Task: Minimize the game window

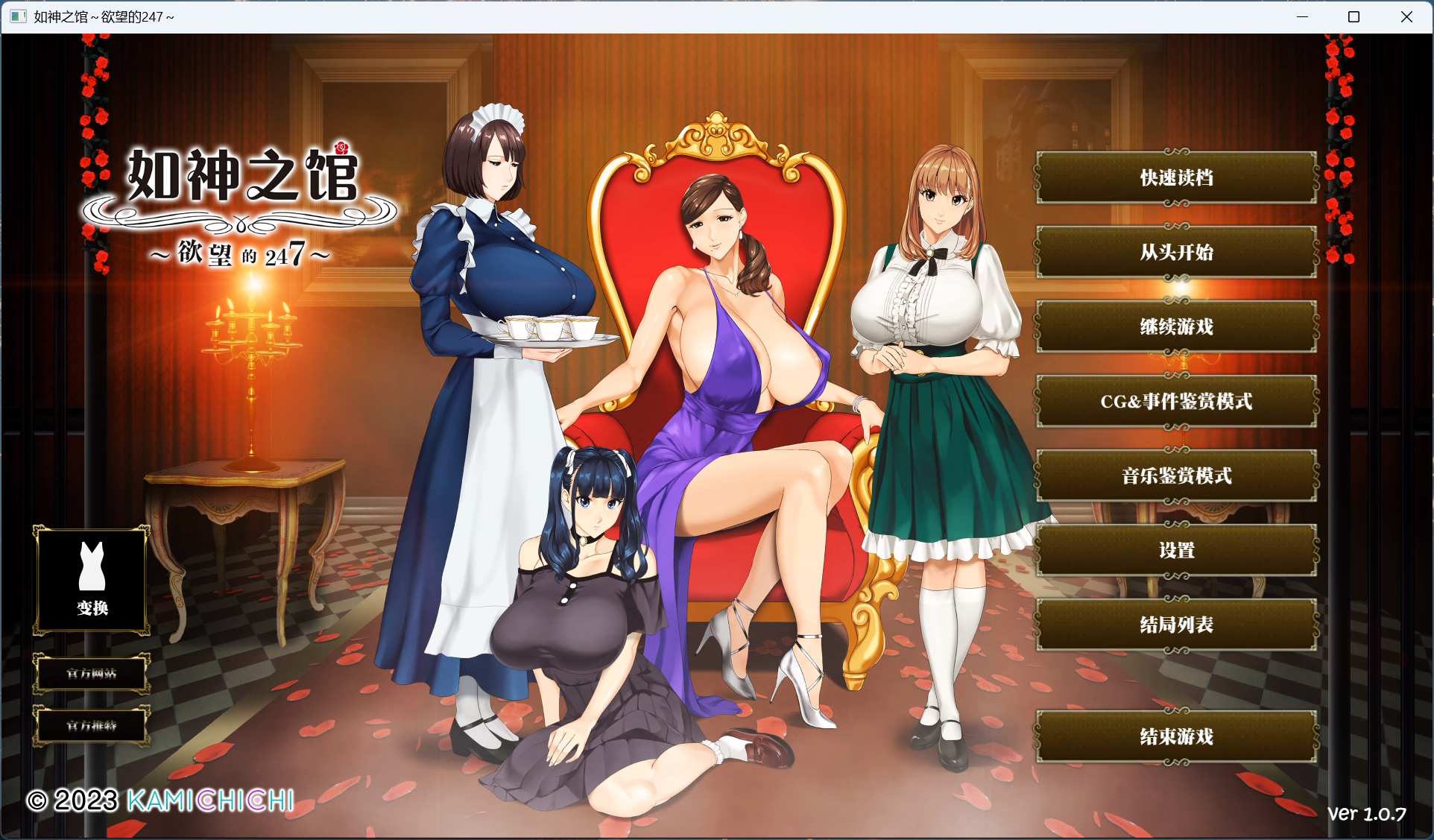Action: [x=1302, y=16]
